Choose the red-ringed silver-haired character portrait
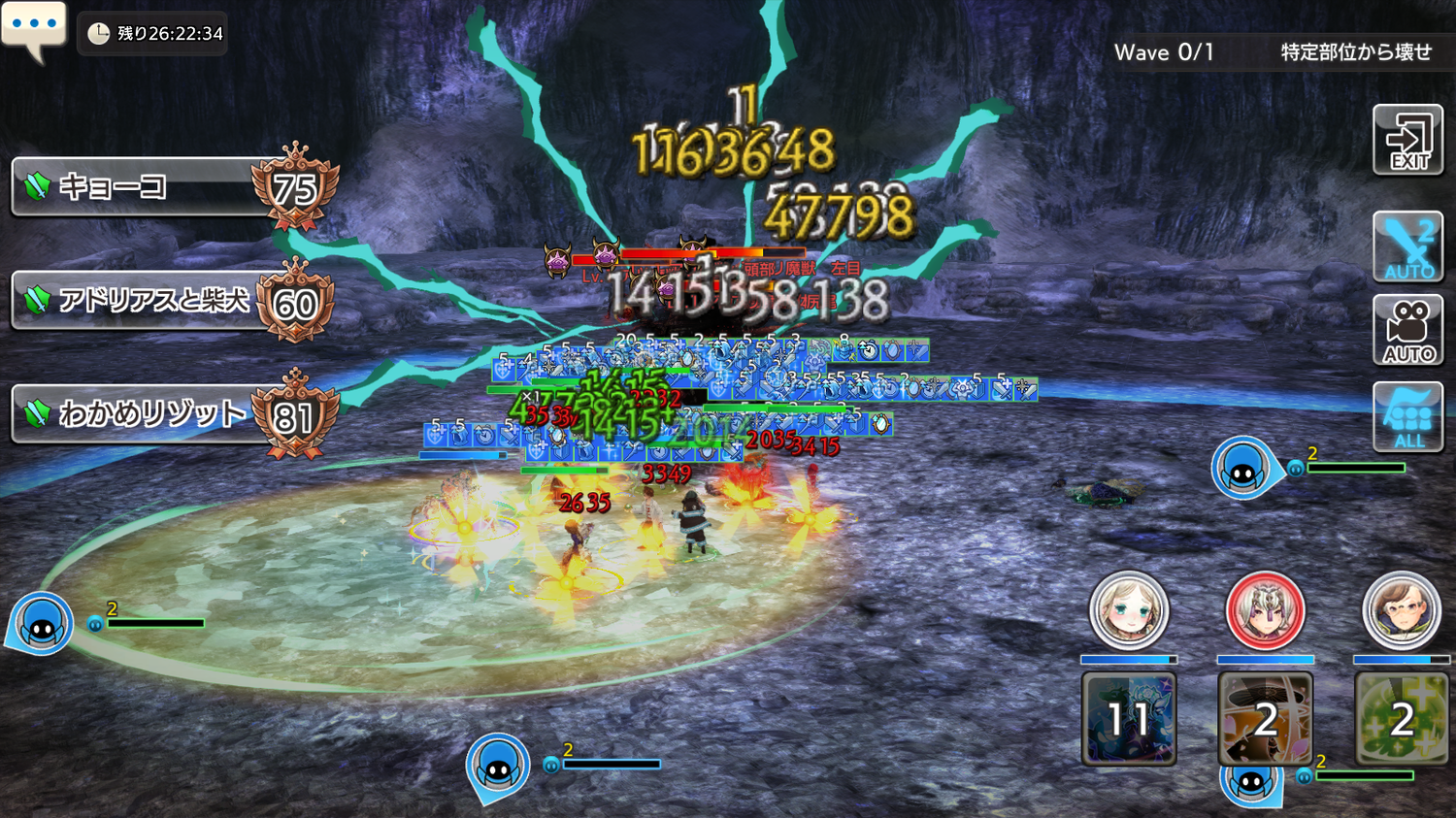Screen dimensions: 1456x818 1265,610
